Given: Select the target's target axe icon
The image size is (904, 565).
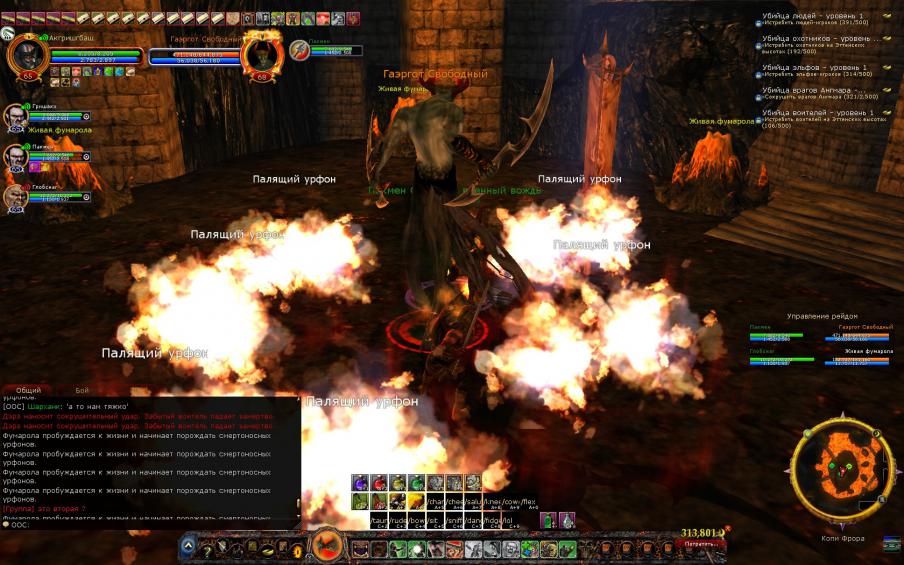Looking at the screenshot, I should (x=299, y=49).
